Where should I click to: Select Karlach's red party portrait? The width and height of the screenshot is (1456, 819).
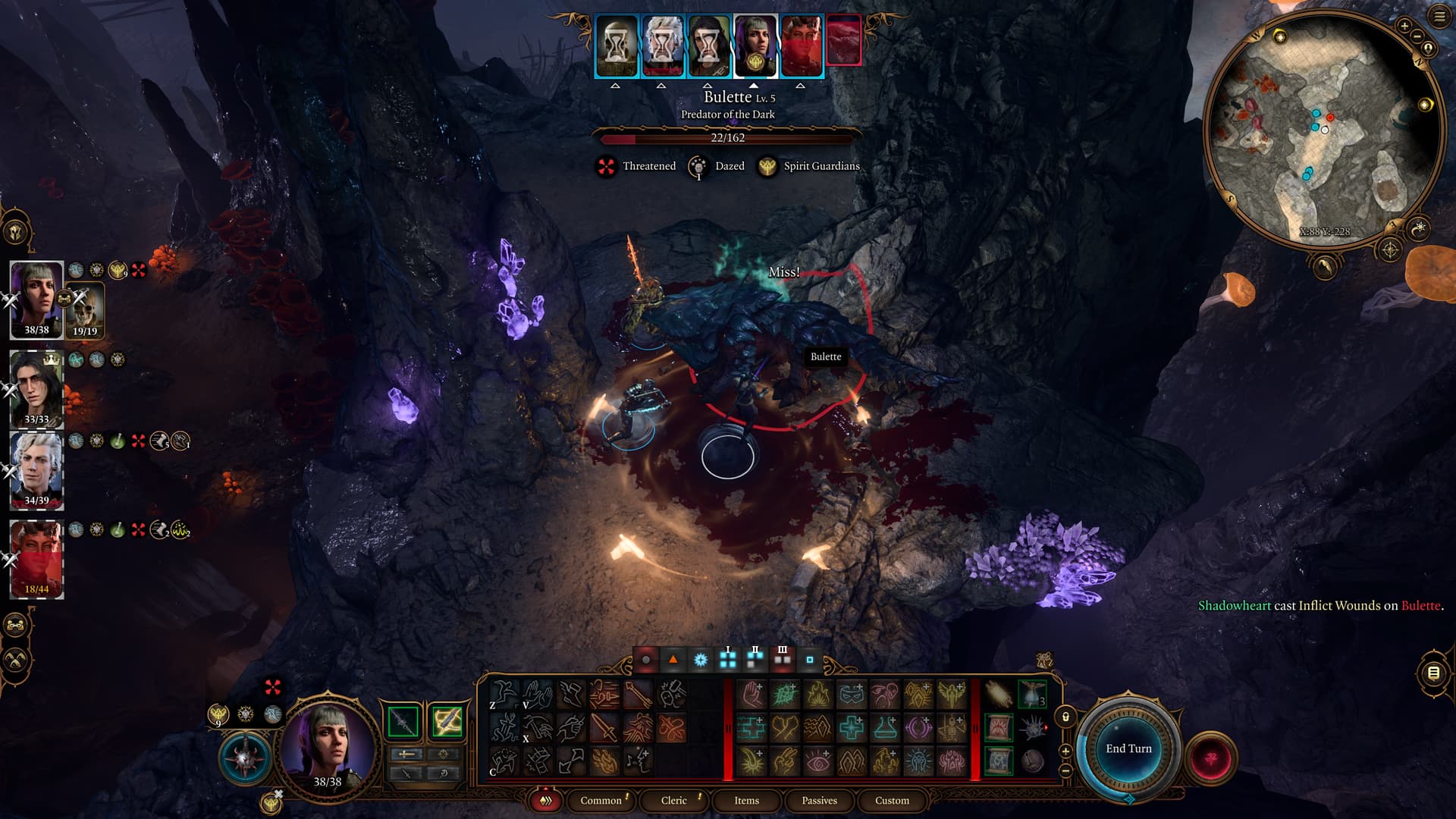click(36, 557)
